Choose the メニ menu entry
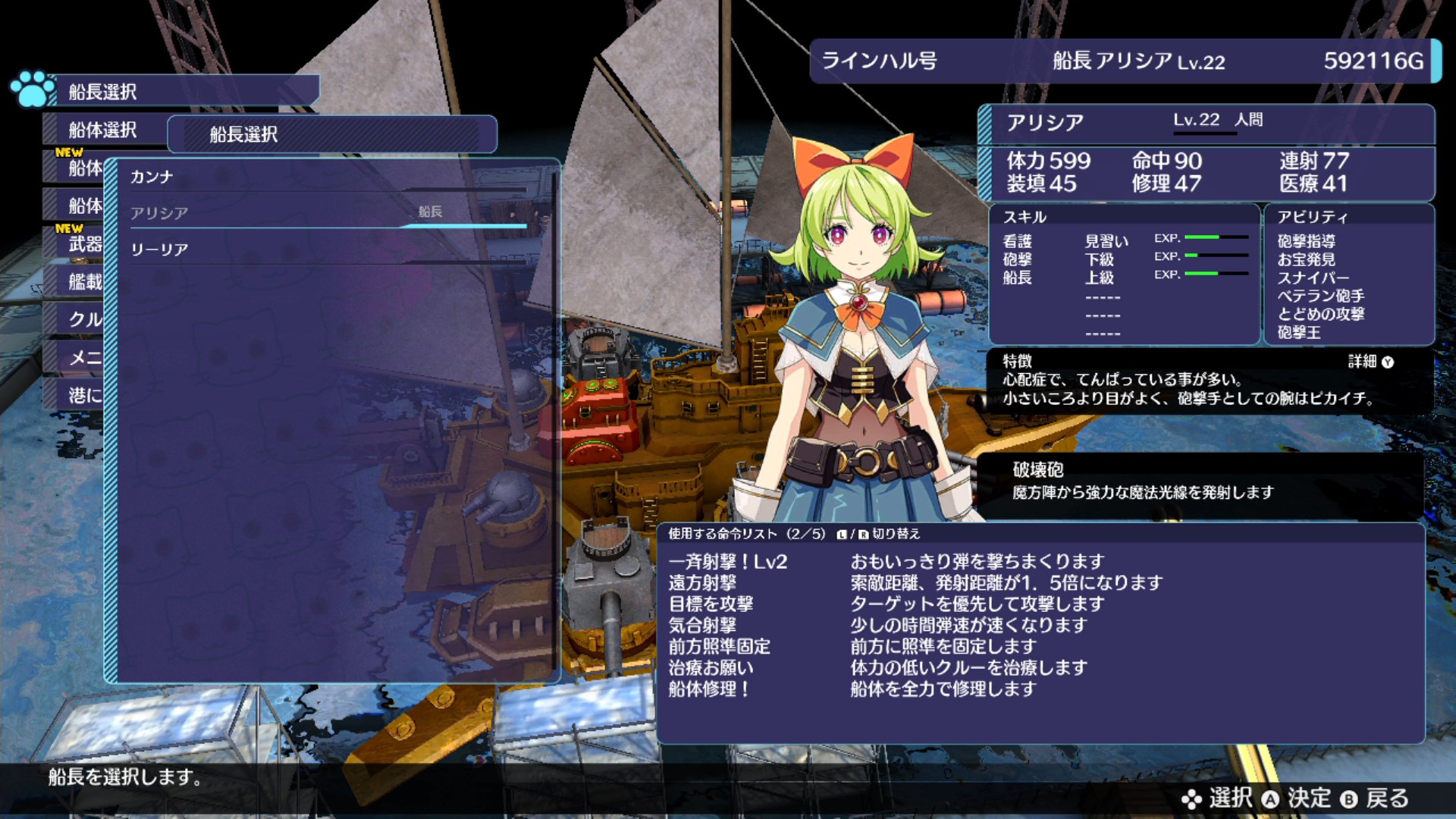 point(83,358)
